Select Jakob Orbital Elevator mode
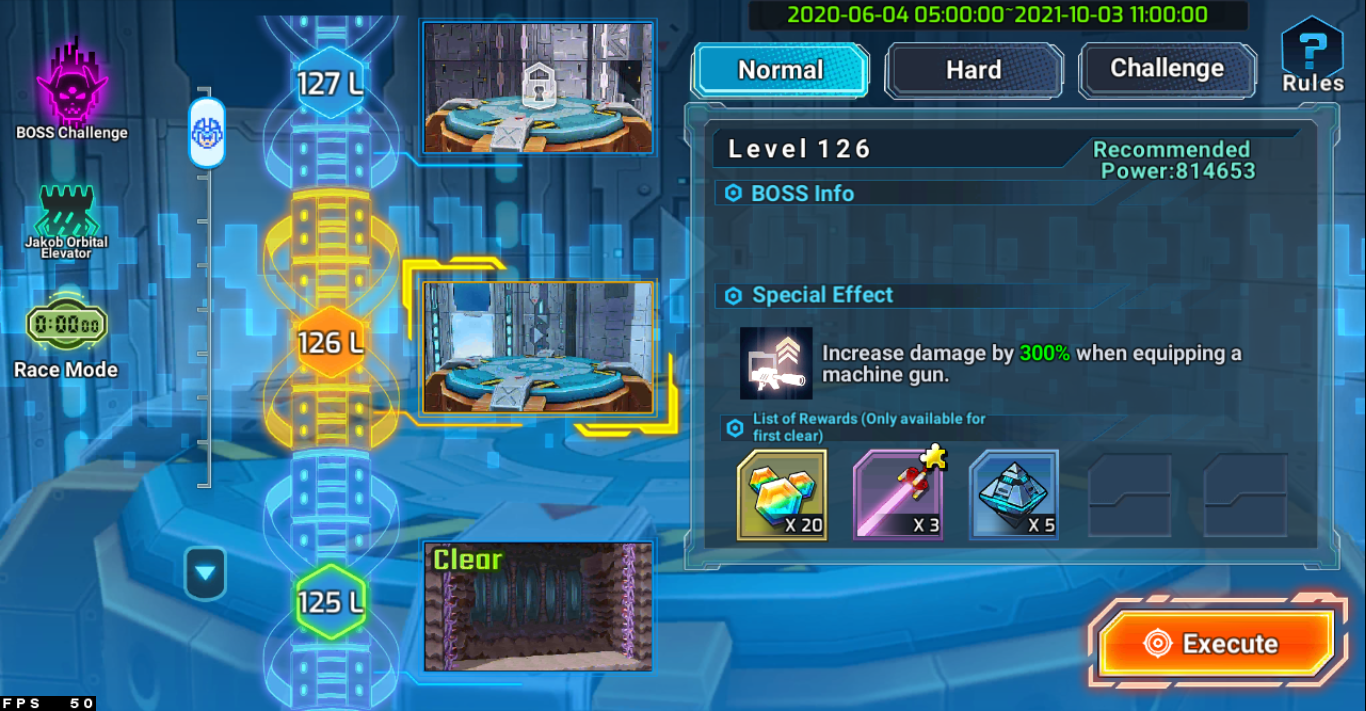Screen dimensions: 1366x711 66,221
